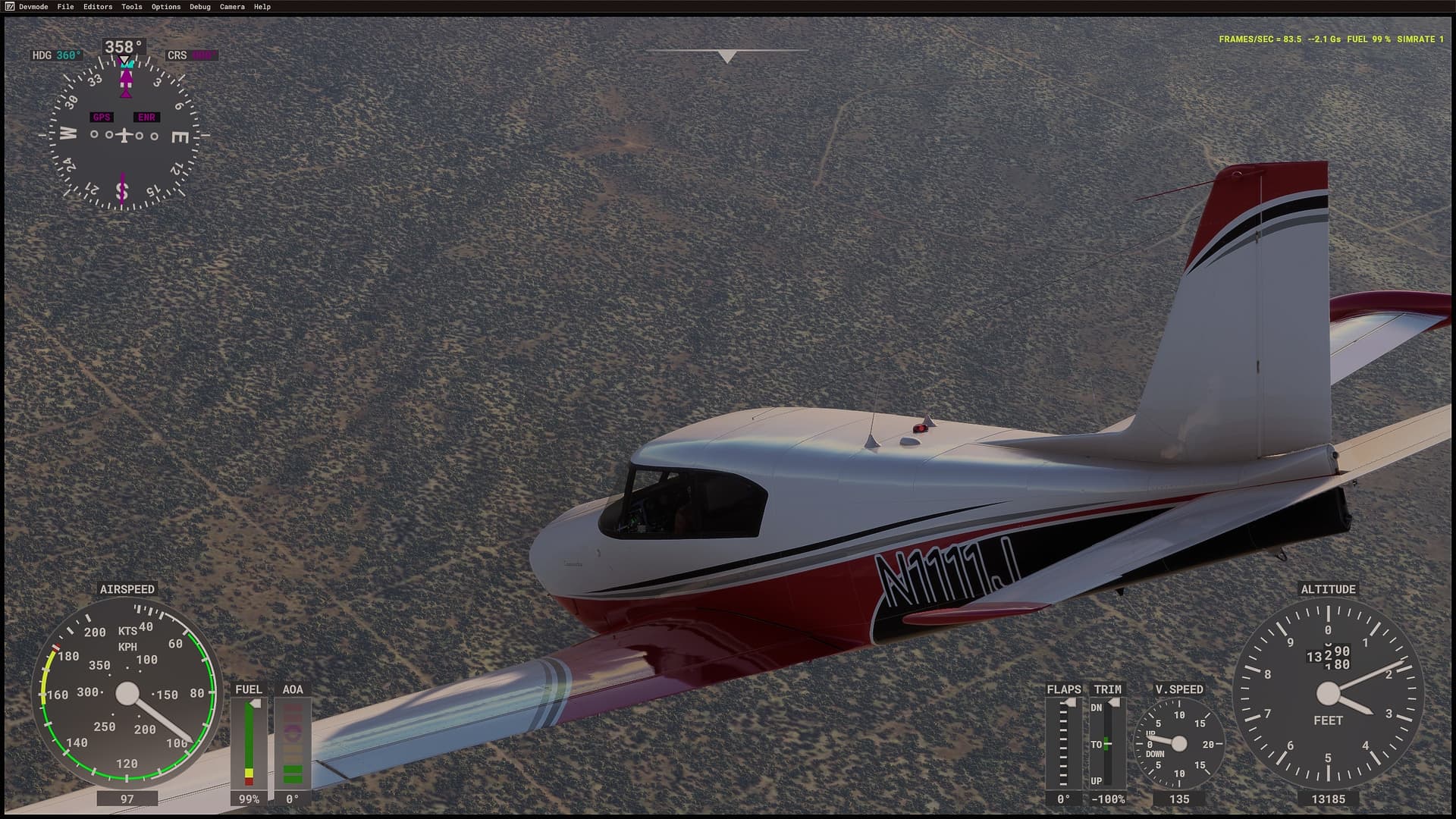Open the Help menu
The image size is (1456, 819).
pyautogui.click(x=262, y=7)
